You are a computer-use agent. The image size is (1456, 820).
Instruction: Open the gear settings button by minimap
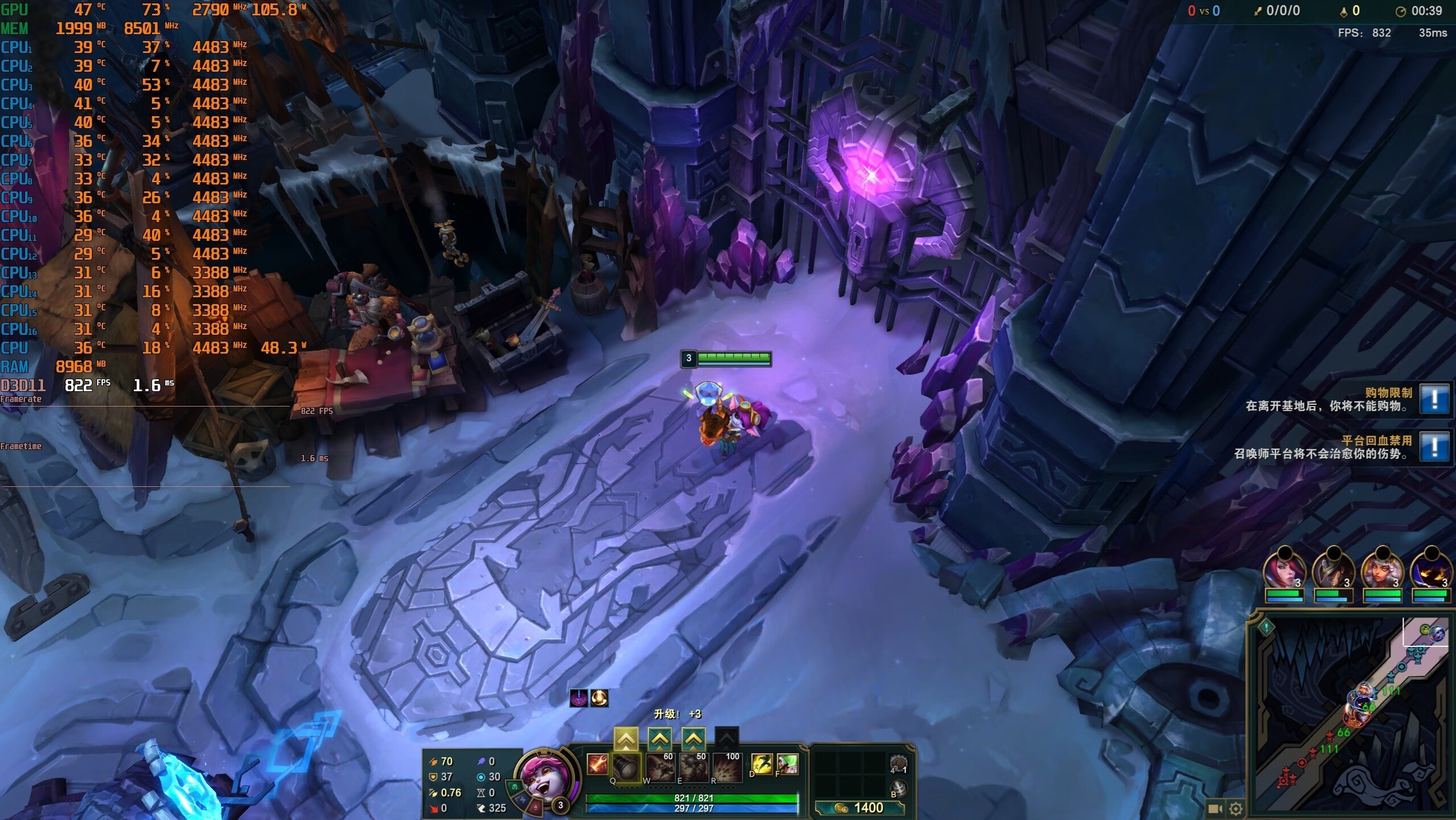pos(1236,808)
